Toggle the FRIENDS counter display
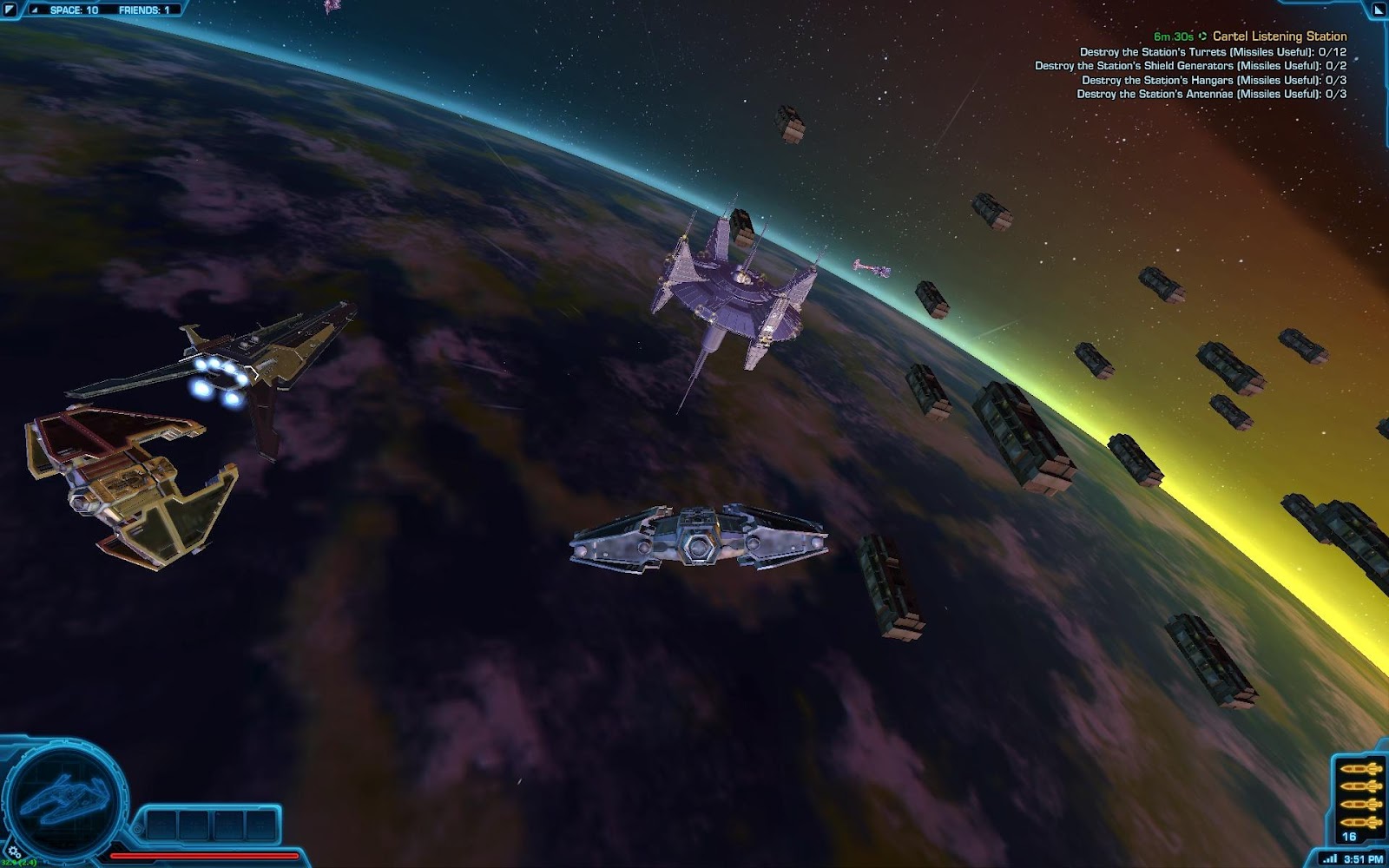The image size is (1389, 868). (x=142, y=11)
